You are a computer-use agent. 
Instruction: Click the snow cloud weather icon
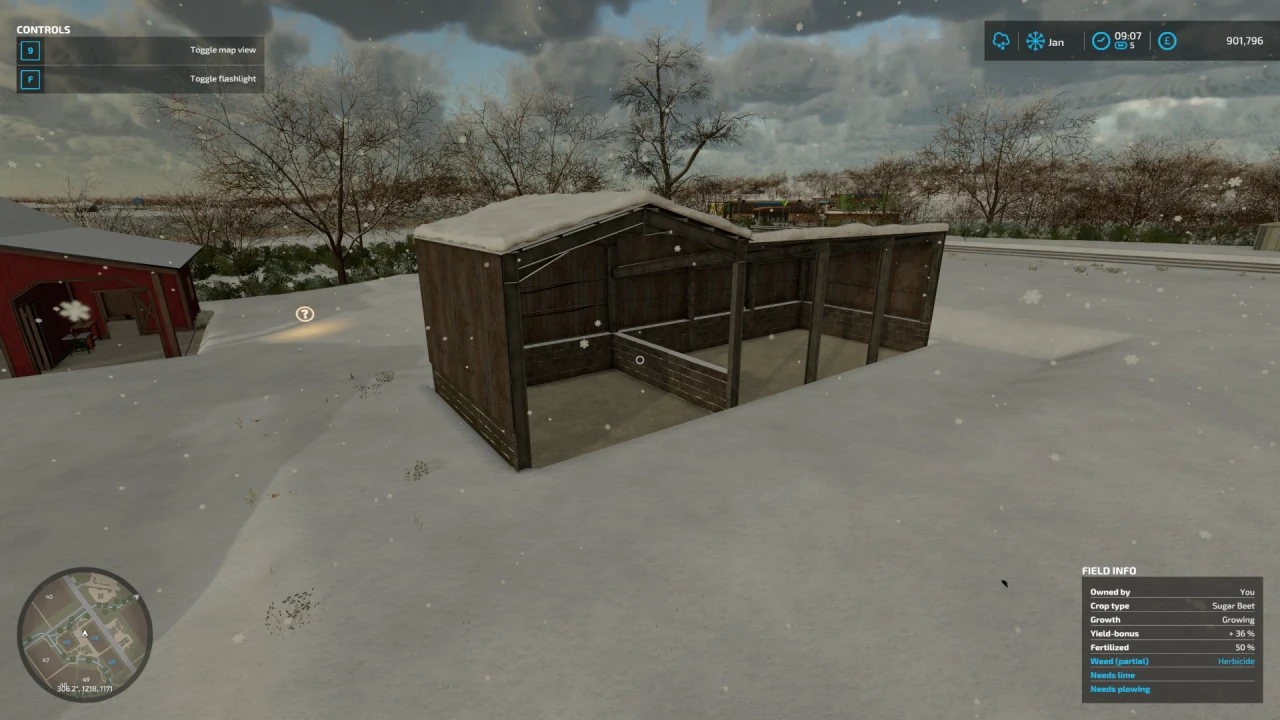tap(1000, 41)
